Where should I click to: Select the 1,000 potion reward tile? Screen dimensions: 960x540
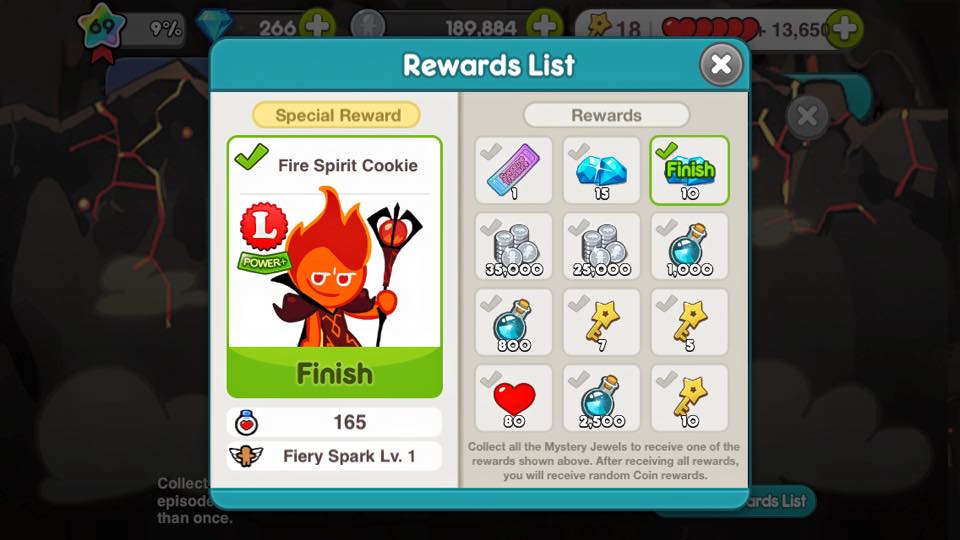tap(690, 246)
